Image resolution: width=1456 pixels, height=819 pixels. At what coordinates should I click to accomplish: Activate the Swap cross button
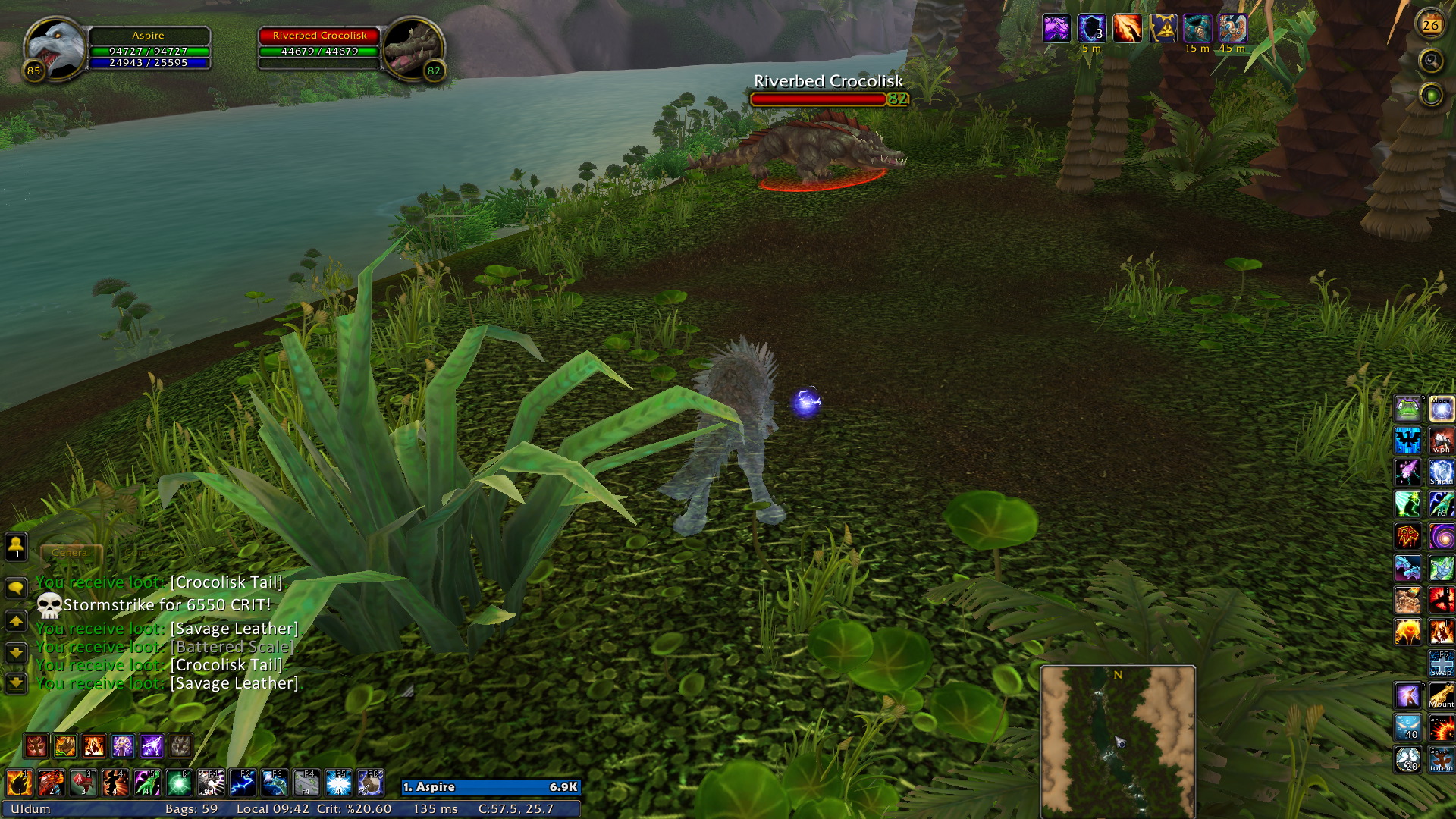[1441, 663]
